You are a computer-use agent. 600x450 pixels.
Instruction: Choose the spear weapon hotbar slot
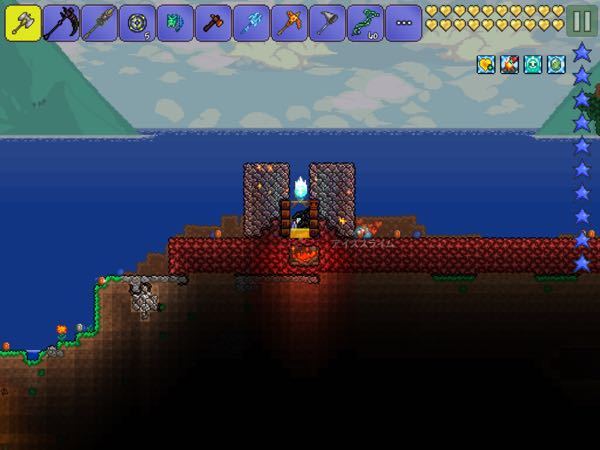99,22
